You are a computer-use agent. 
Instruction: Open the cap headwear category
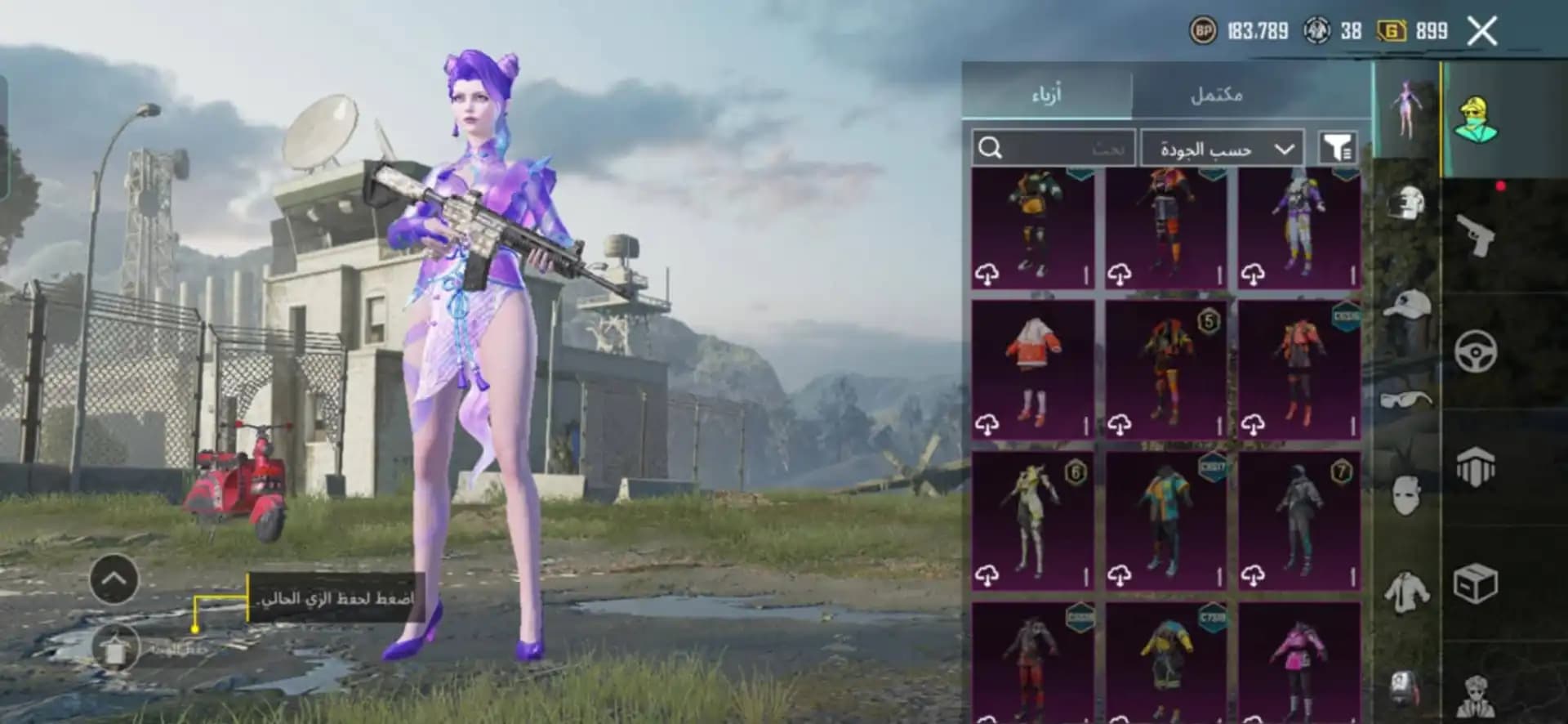point(1407,304)
